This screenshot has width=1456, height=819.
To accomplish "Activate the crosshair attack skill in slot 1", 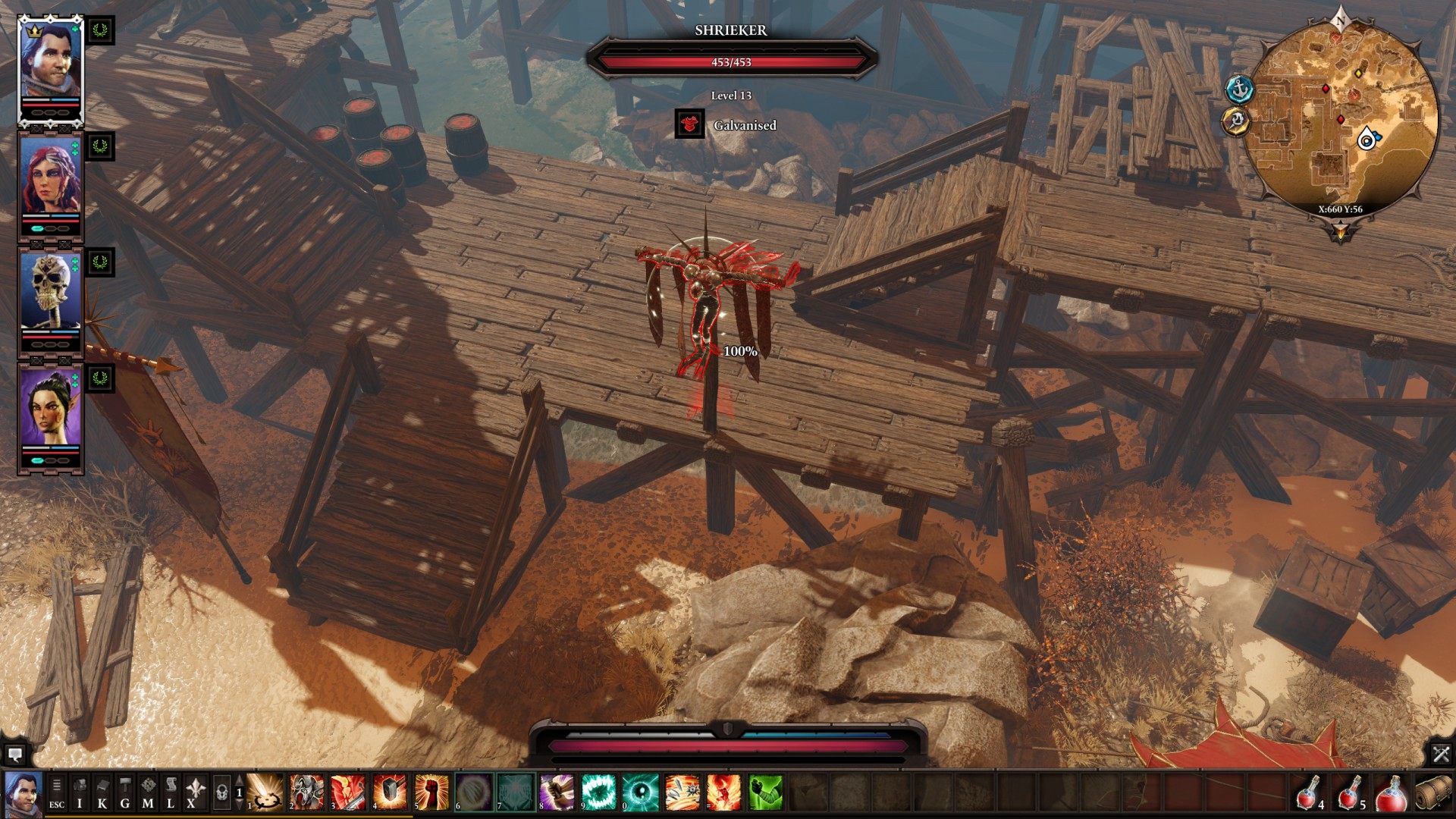I will 265,792.
